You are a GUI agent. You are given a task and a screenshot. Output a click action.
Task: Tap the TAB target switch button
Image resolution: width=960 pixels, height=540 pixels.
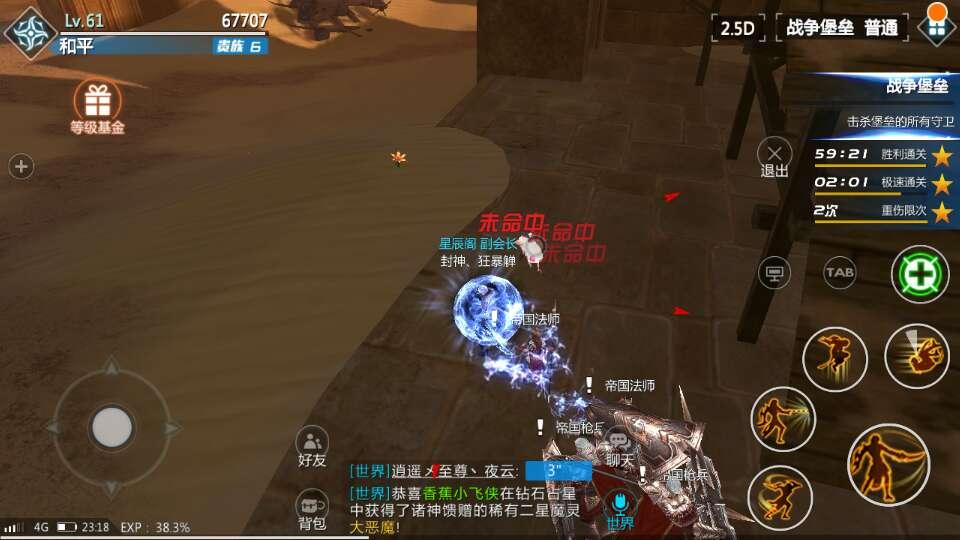pyautogui.click(x=839, y=271)
